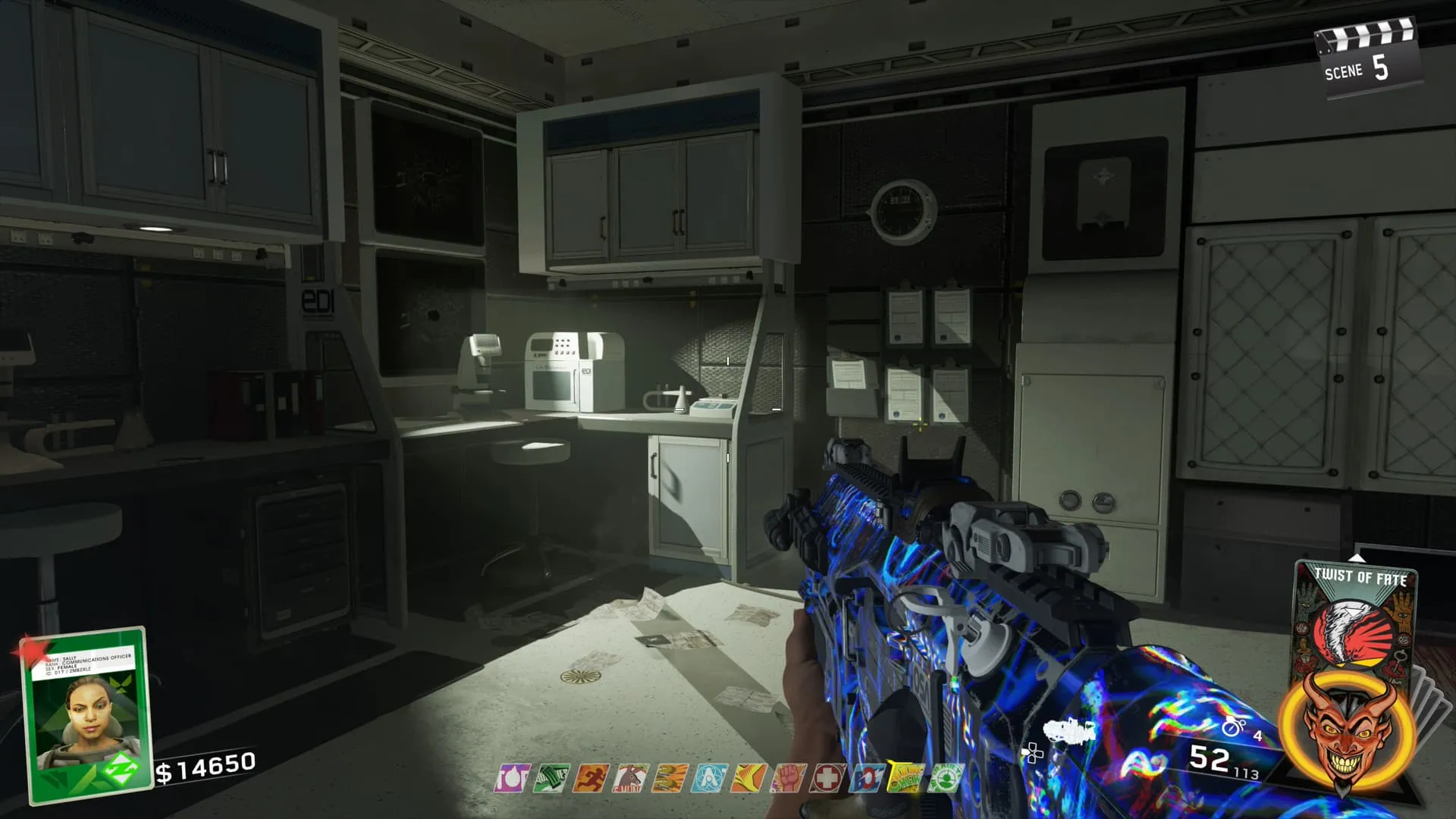Select the red fist perk icon

click(787, 778)
